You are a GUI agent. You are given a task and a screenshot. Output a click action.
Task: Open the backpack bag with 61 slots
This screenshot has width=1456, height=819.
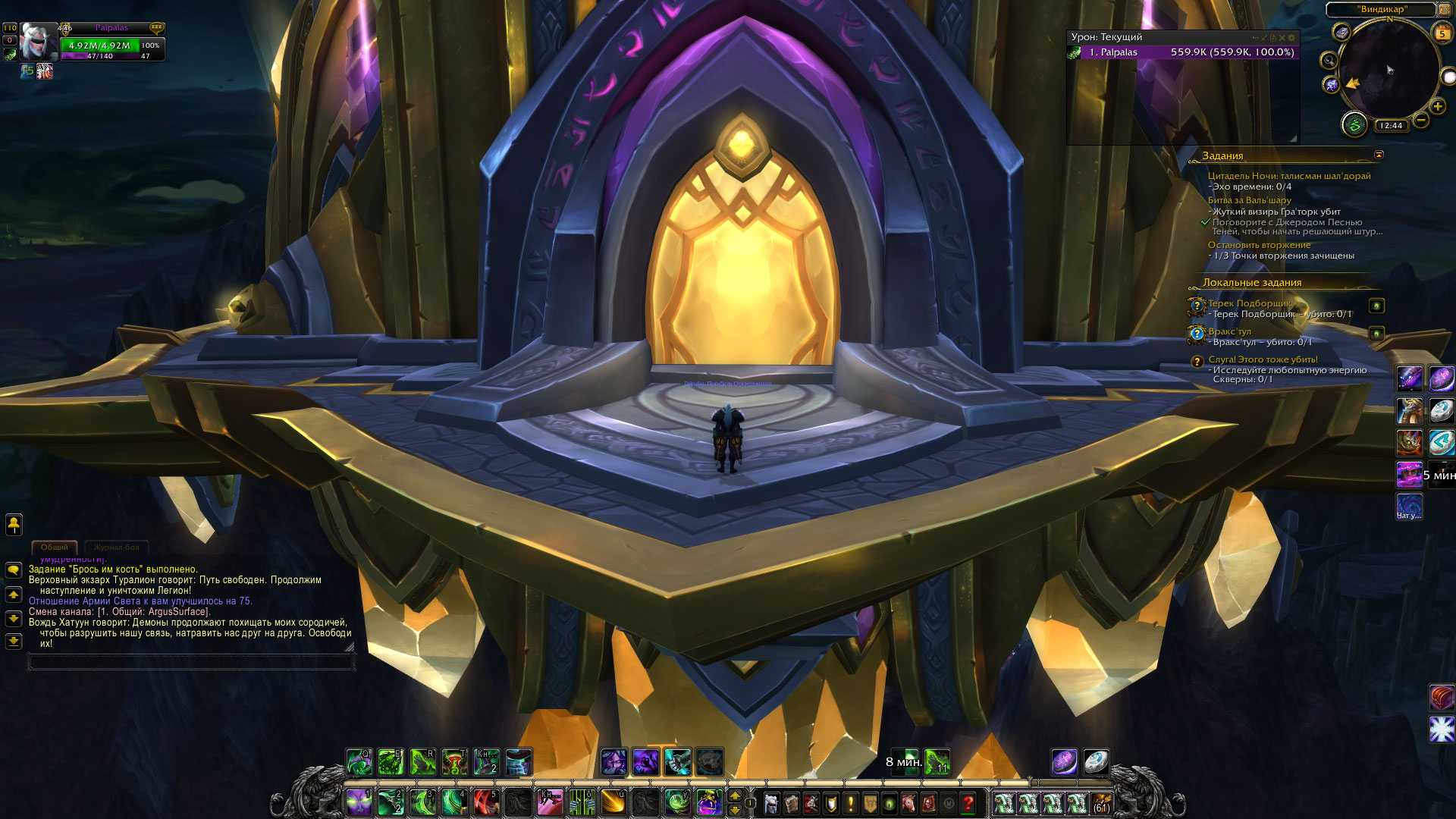coord(1101,802)
